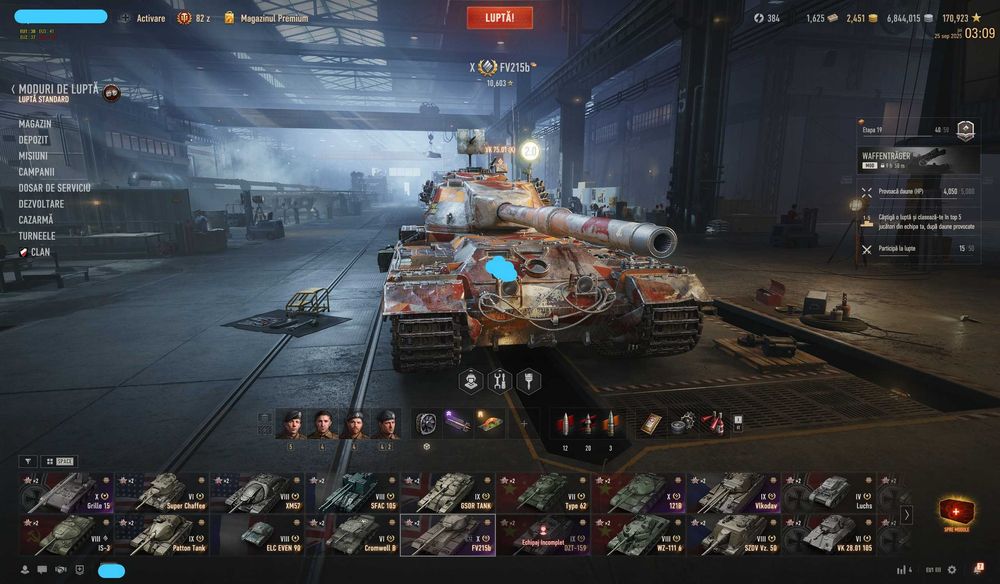Image resolution: width=1000 pixels, height=584 pixels.
Task: Open the paintbrush exterior customization icon
Action: (x=528, y=380)
